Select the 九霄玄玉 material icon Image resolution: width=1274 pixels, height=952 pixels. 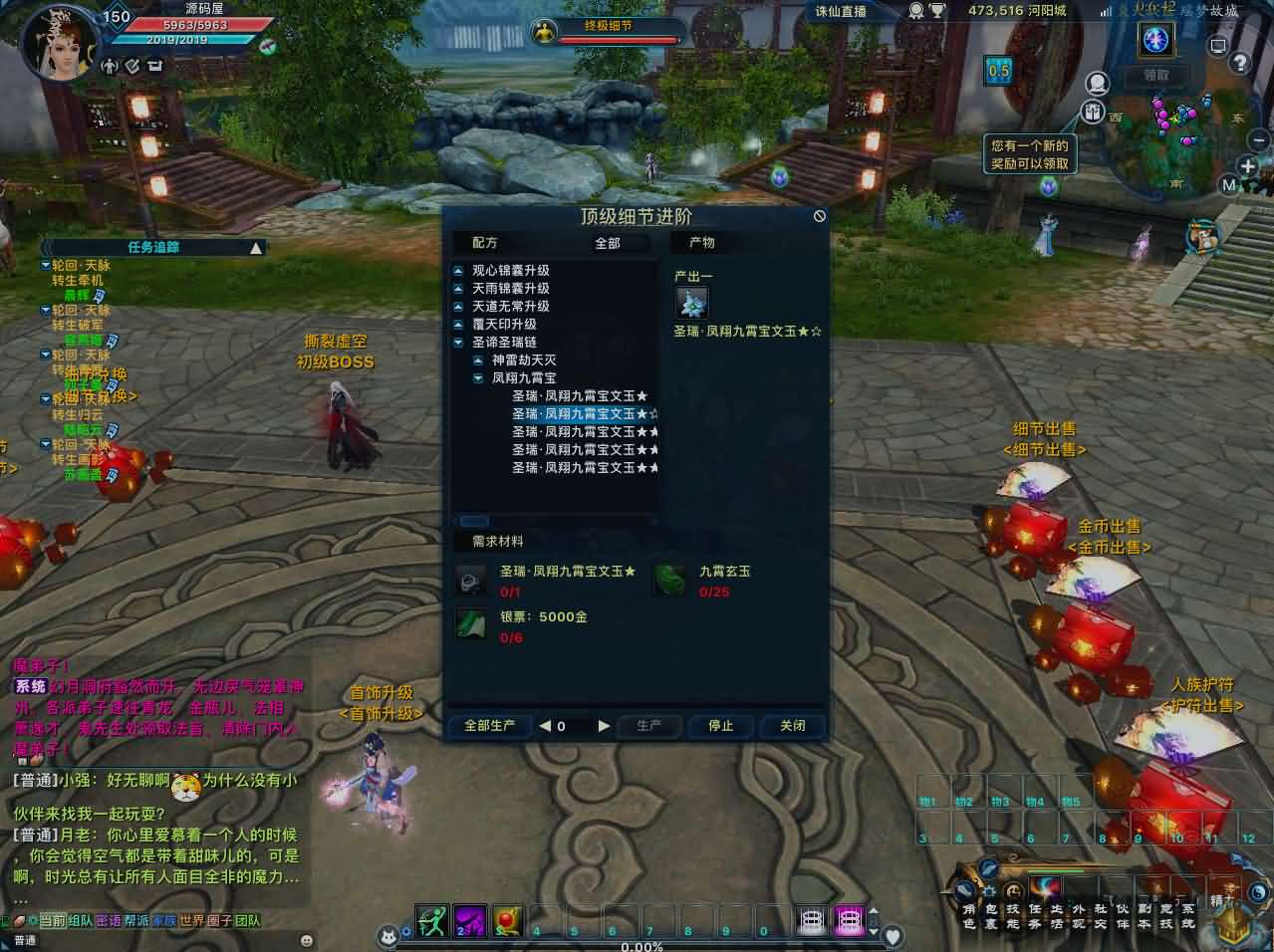coord(671,579)
